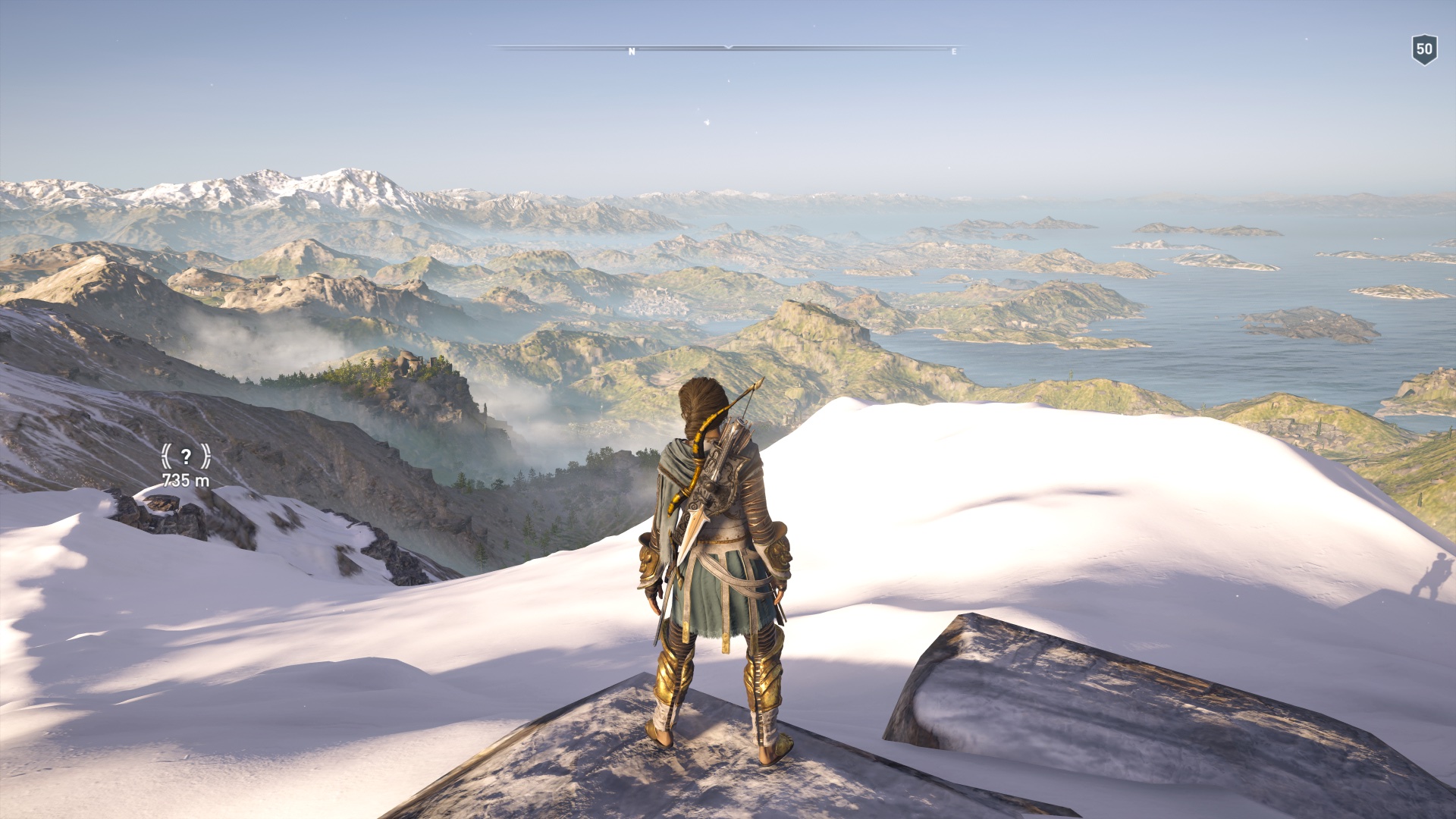1456x819 pixels.
Task: Click the distant snow-capped mountain peak
Action: tap(349, 171)
